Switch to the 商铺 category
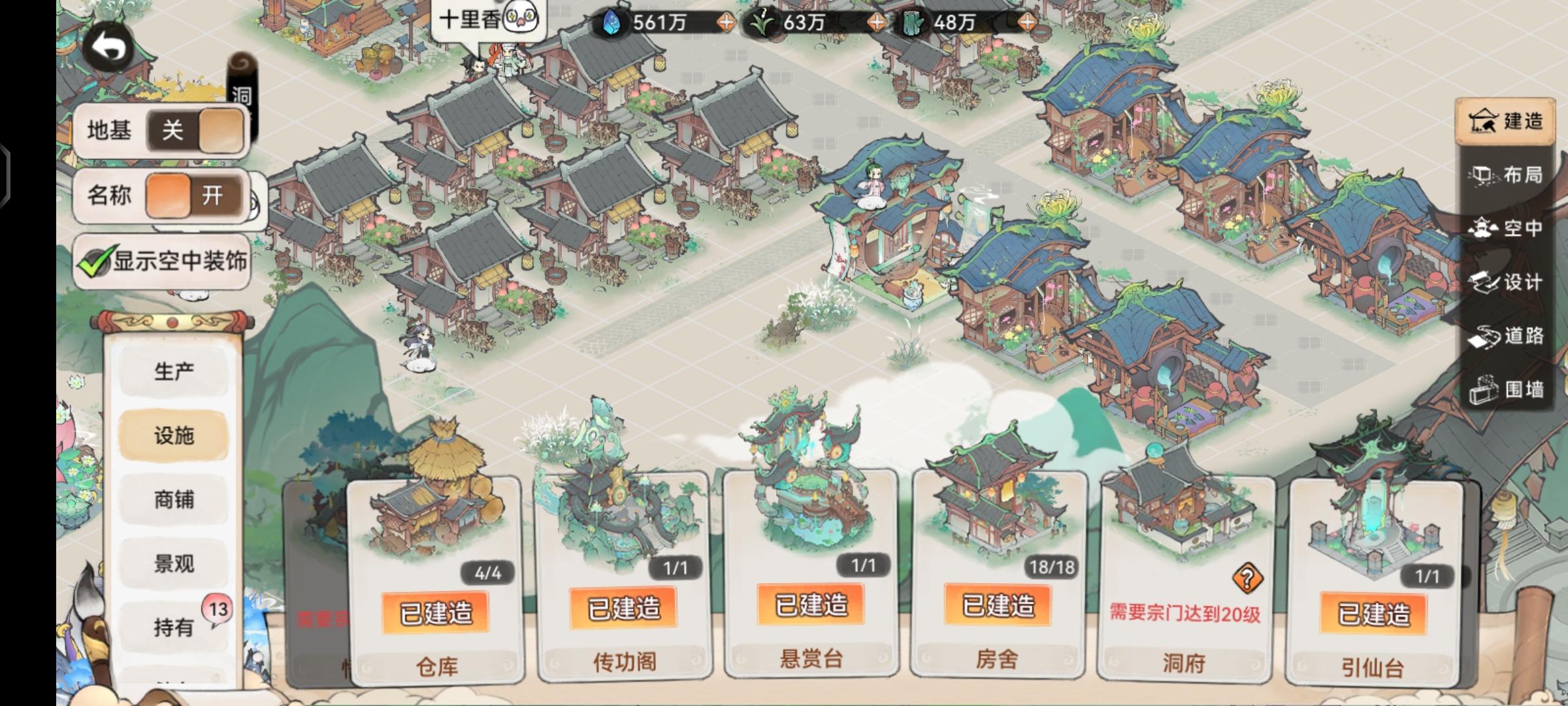Screen dimensions: 1568x706 click(x=173, y=499)
